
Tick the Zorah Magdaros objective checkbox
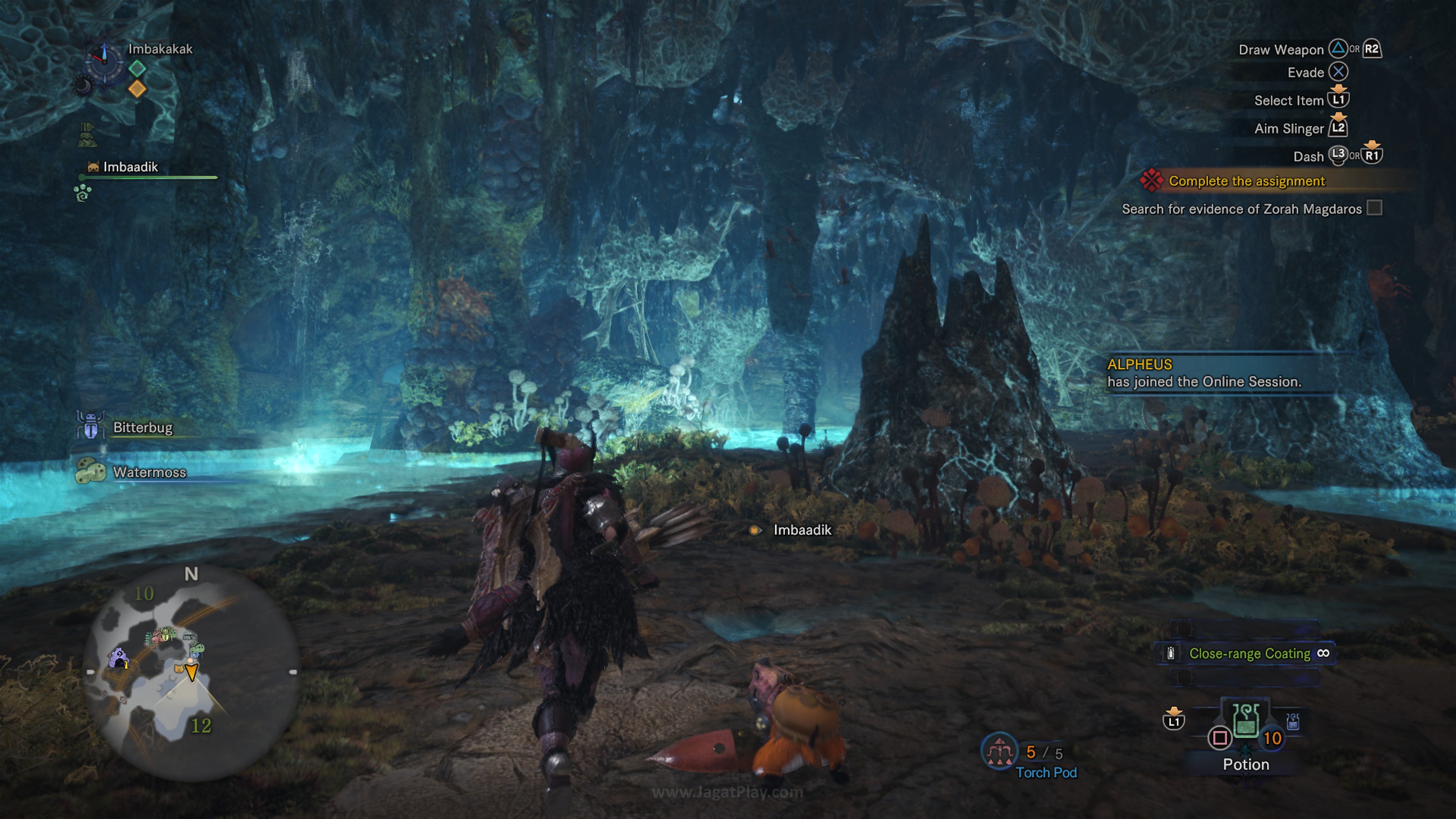point(1374,208)
